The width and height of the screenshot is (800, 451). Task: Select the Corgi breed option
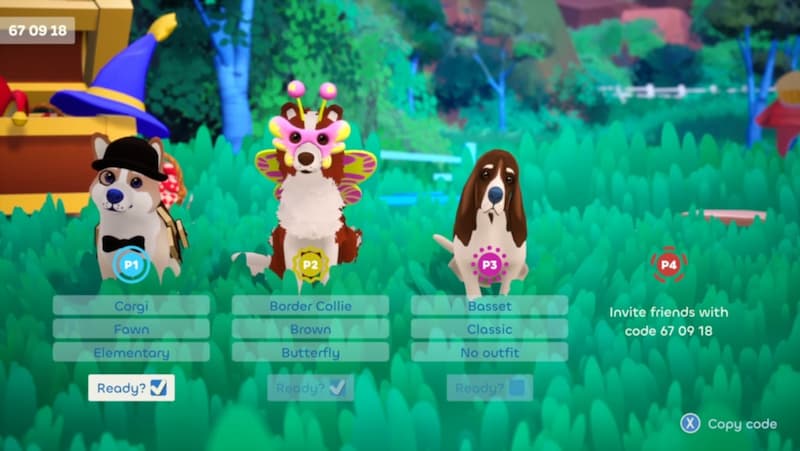[131, 305]
